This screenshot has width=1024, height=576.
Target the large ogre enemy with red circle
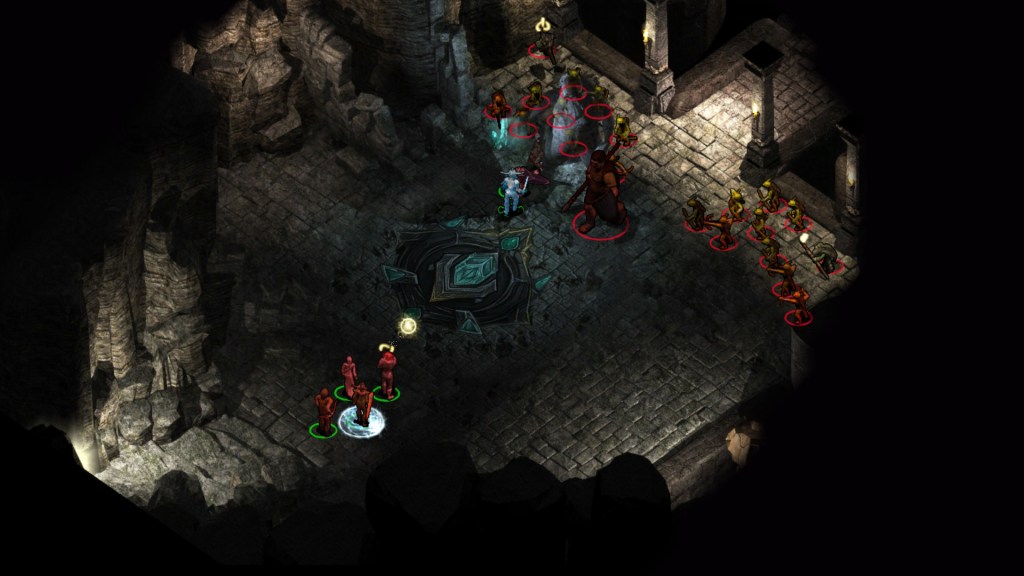pos(602,192)
